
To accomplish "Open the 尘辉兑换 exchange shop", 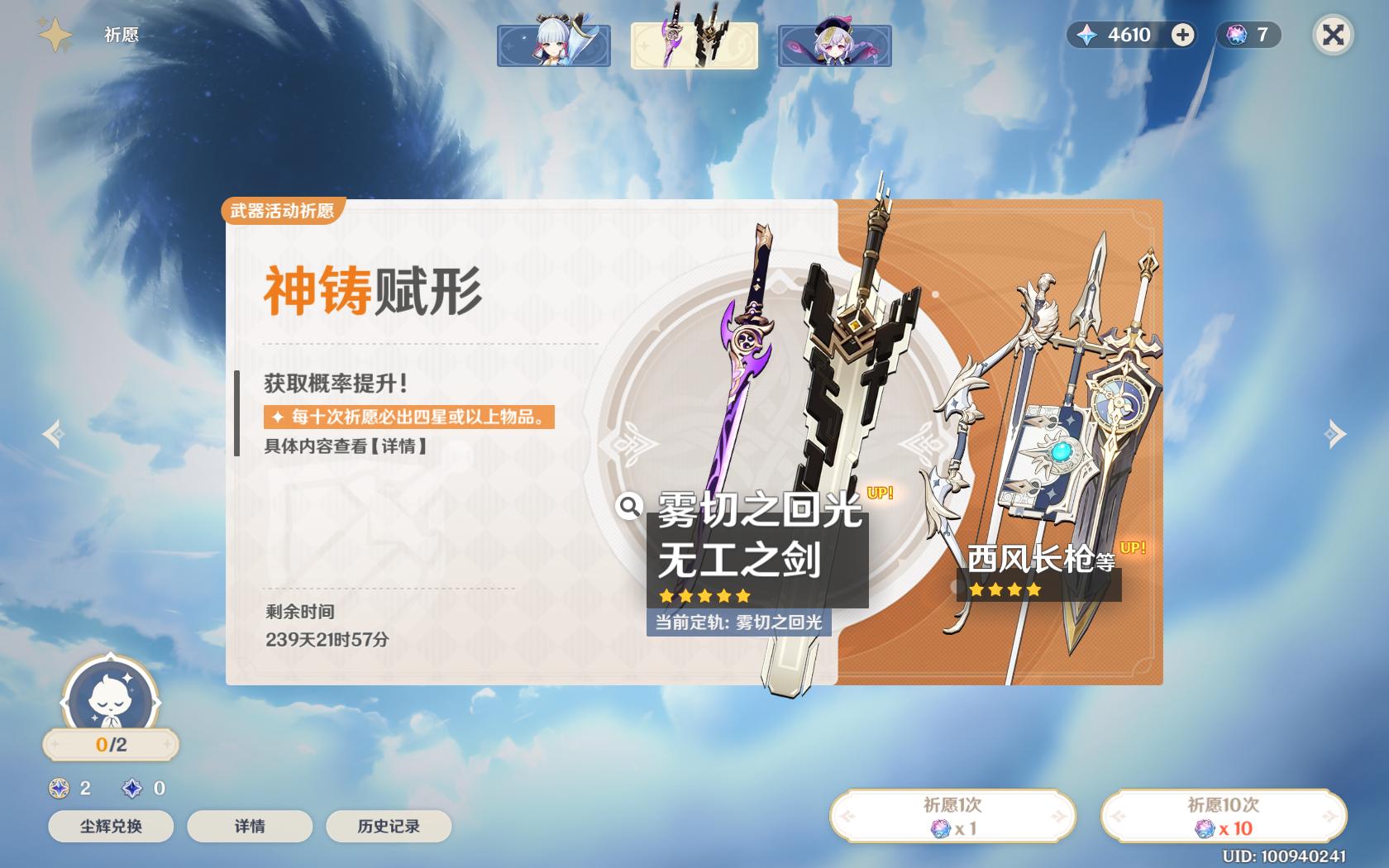I will (110, 826).
